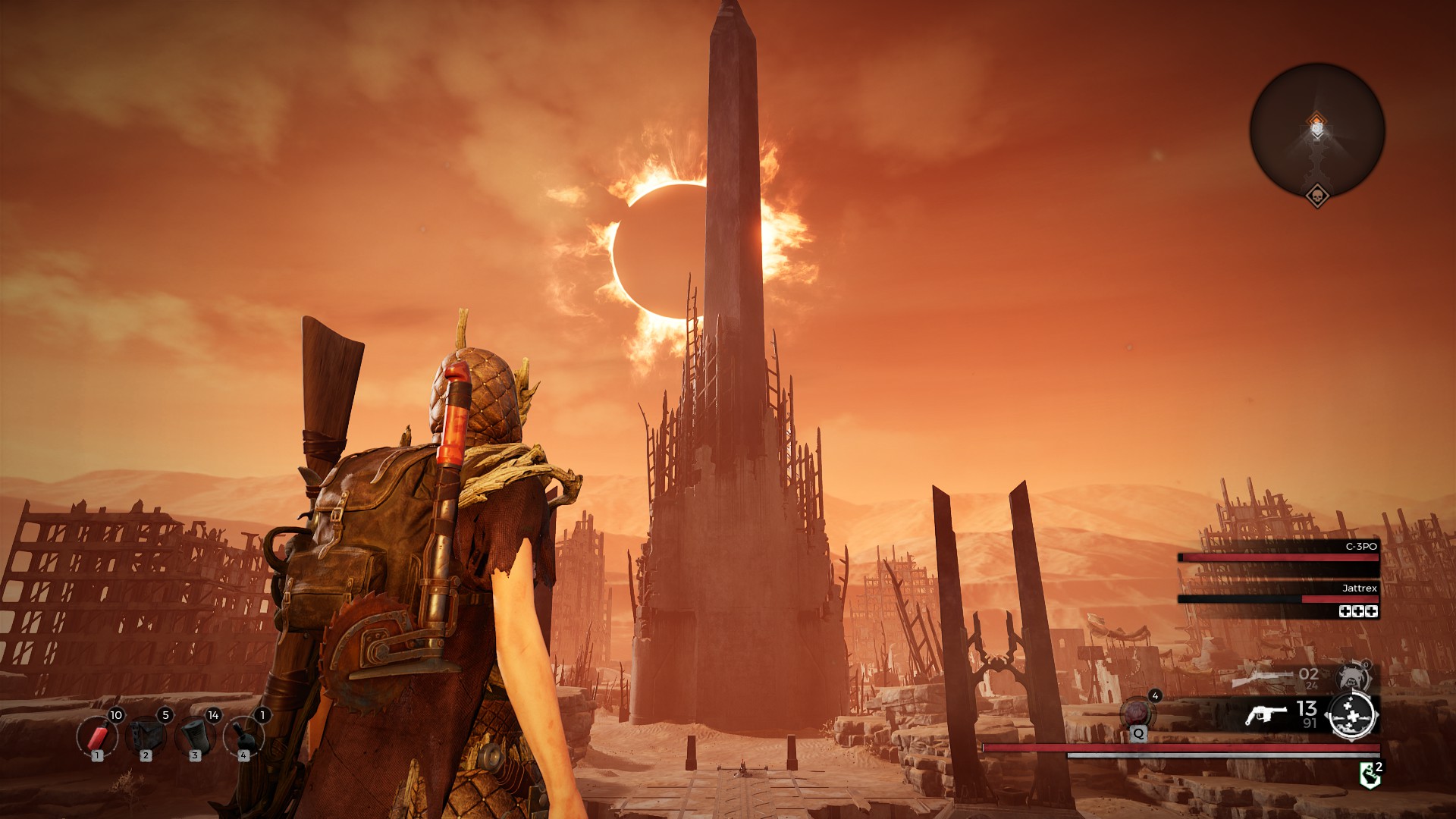Click the orange diamond marker on the minimap

click(1317, 121)
